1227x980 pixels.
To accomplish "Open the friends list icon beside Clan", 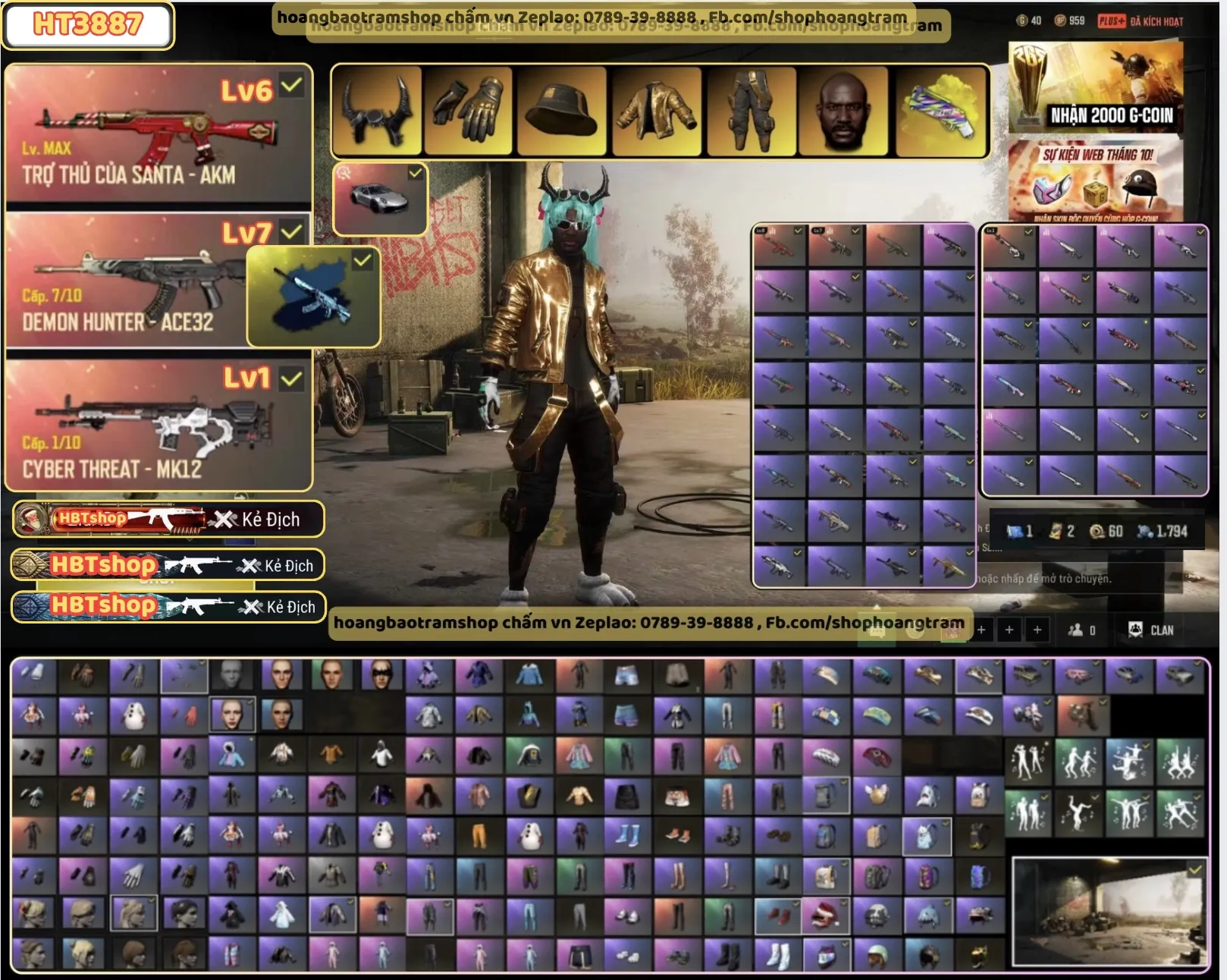I will point(1081,630).
